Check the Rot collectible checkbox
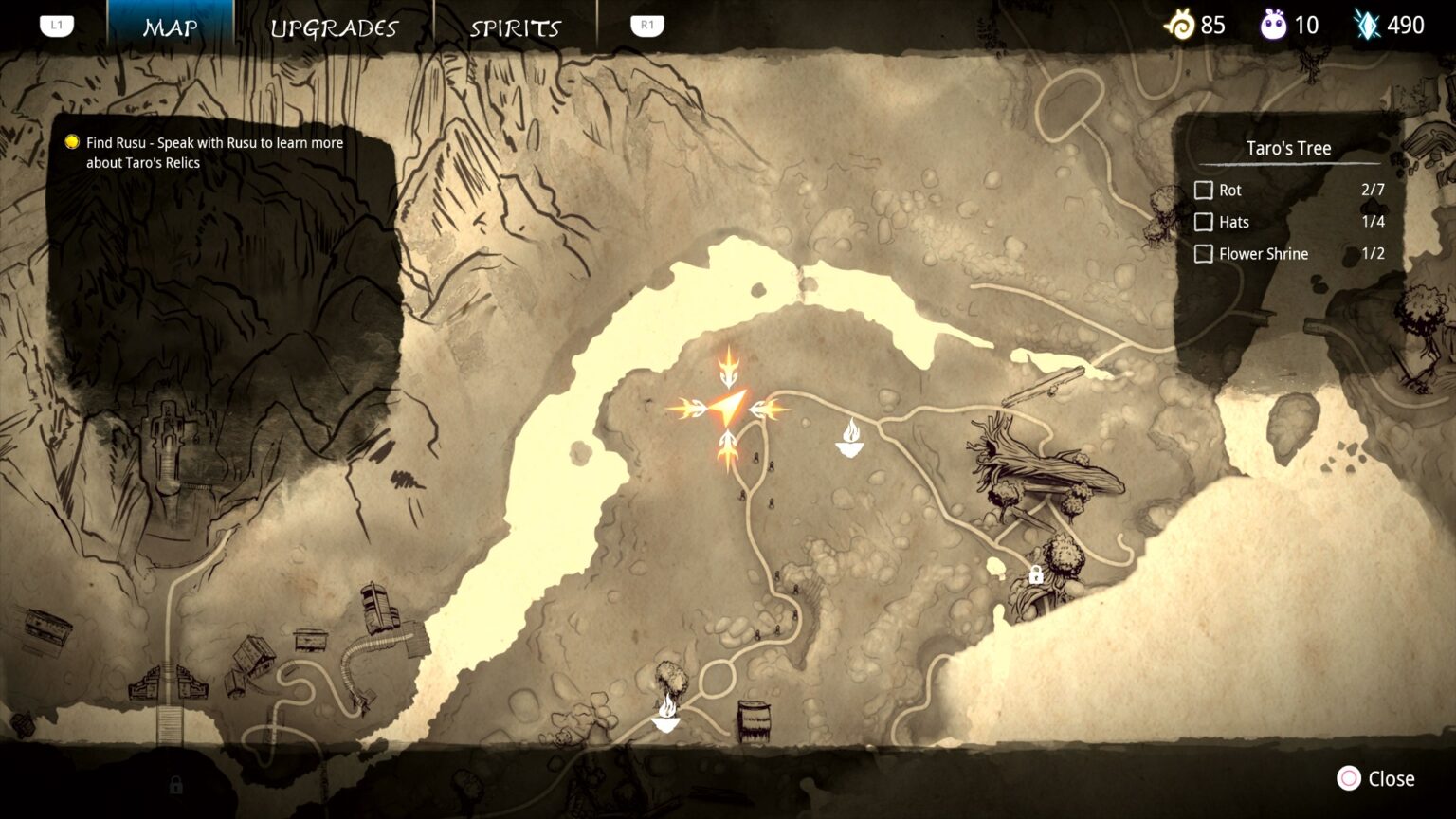The height and width of the screenshot is (819, 1456). coord(1204,190)
